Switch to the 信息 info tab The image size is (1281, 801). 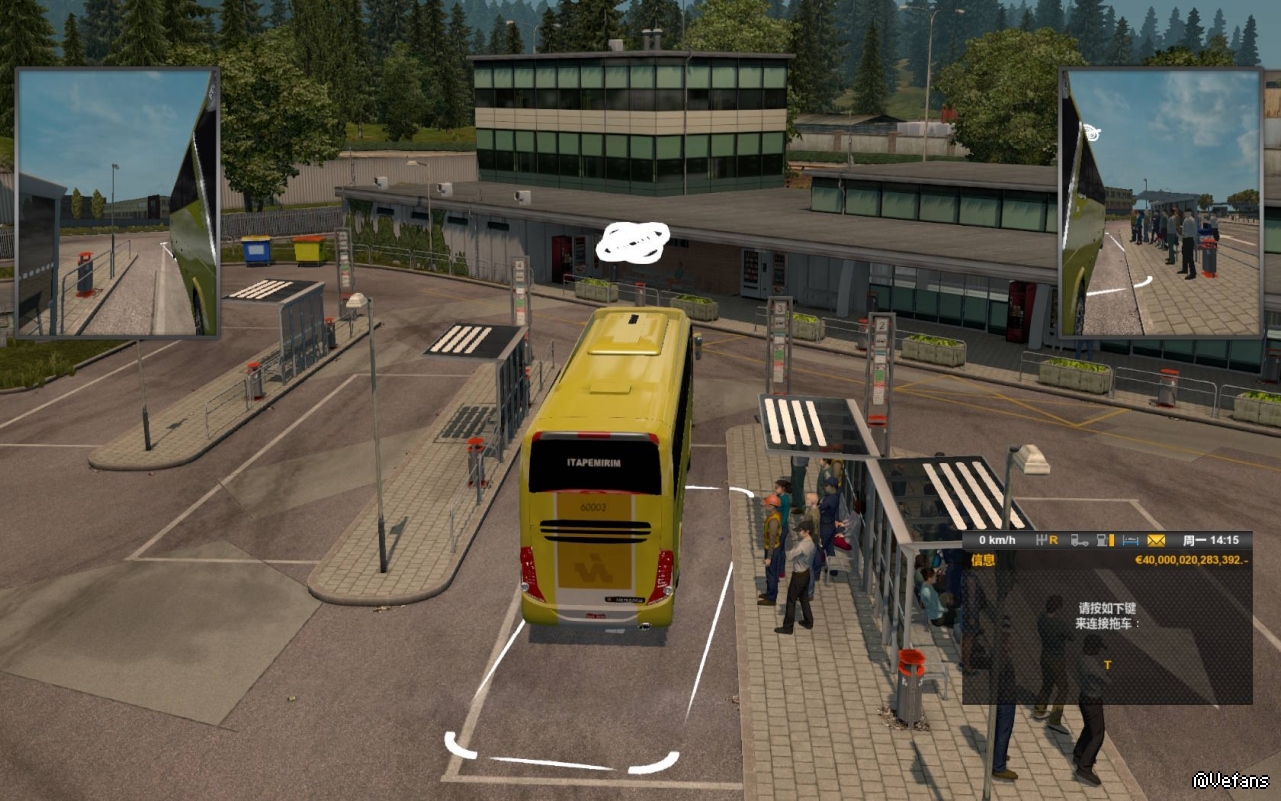click(982, 560)
